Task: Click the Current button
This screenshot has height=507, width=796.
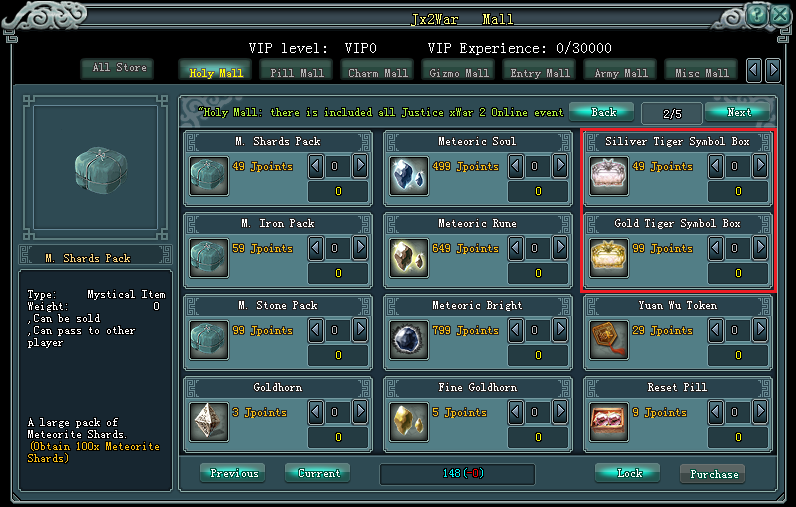Action: pos(318,473)
